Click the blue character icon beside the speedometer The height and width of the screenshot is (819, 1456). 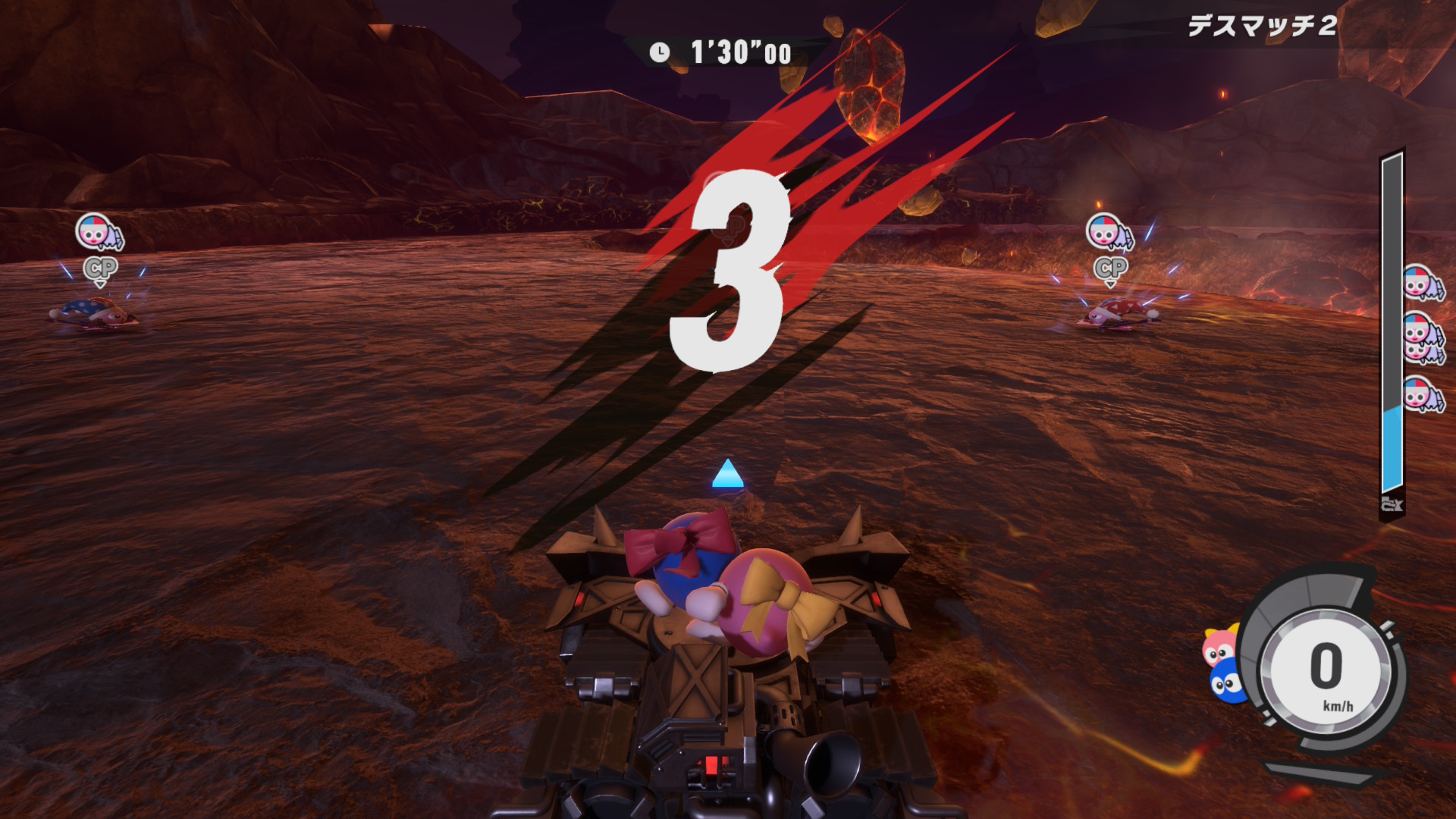point(1225,682)
